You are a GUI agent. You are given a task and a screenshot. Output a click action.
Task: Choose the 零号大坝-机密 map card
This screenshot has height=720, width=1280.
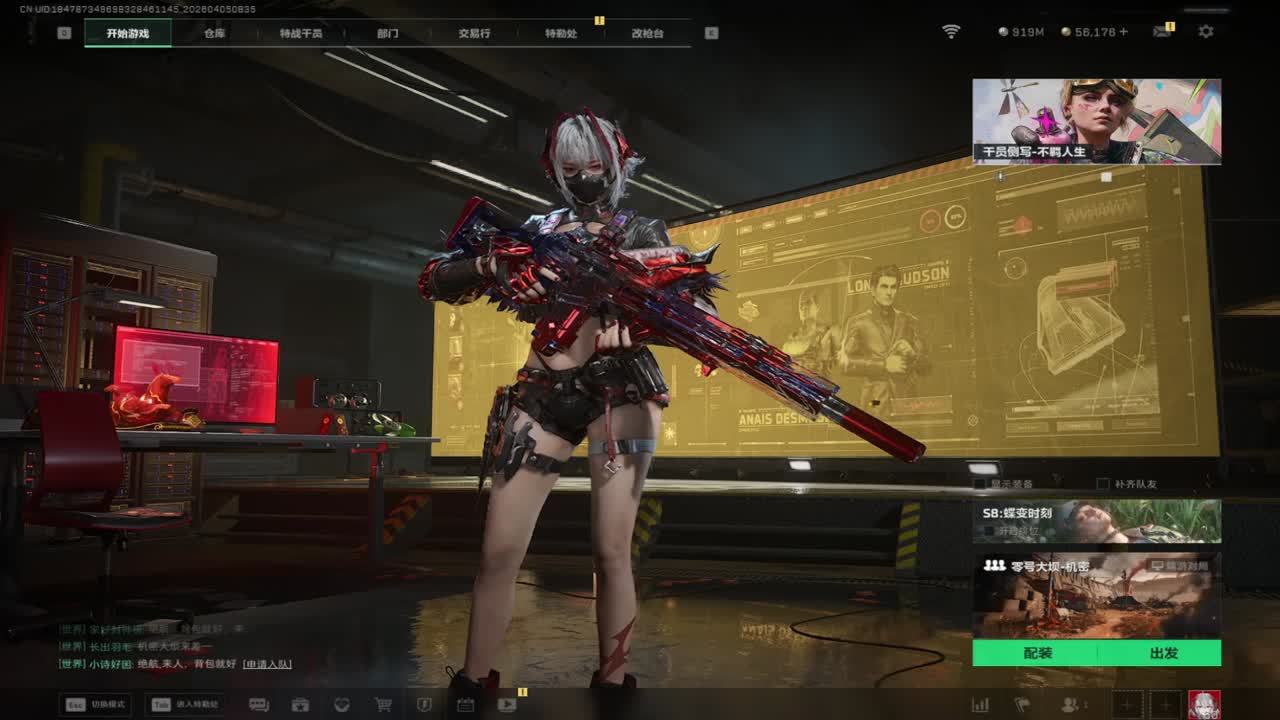[1096, 596]
